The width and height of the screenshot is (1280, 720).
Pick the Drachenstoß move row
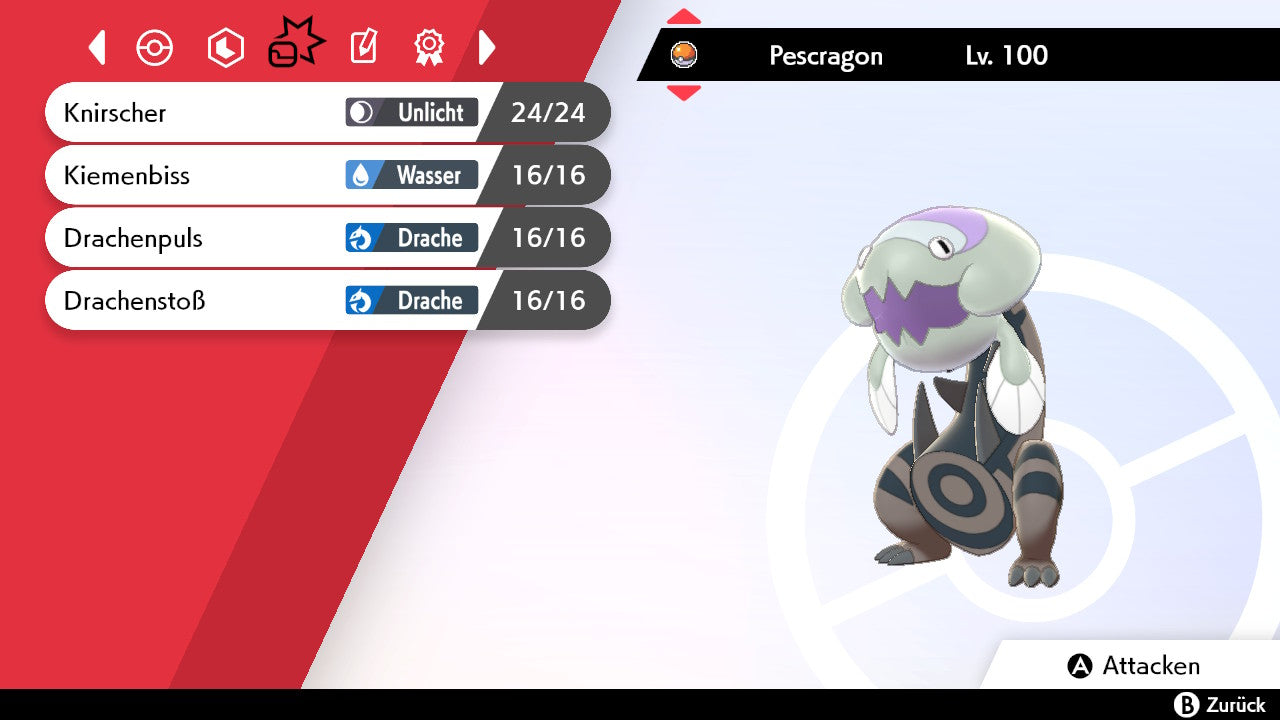(x=300, y=300)
